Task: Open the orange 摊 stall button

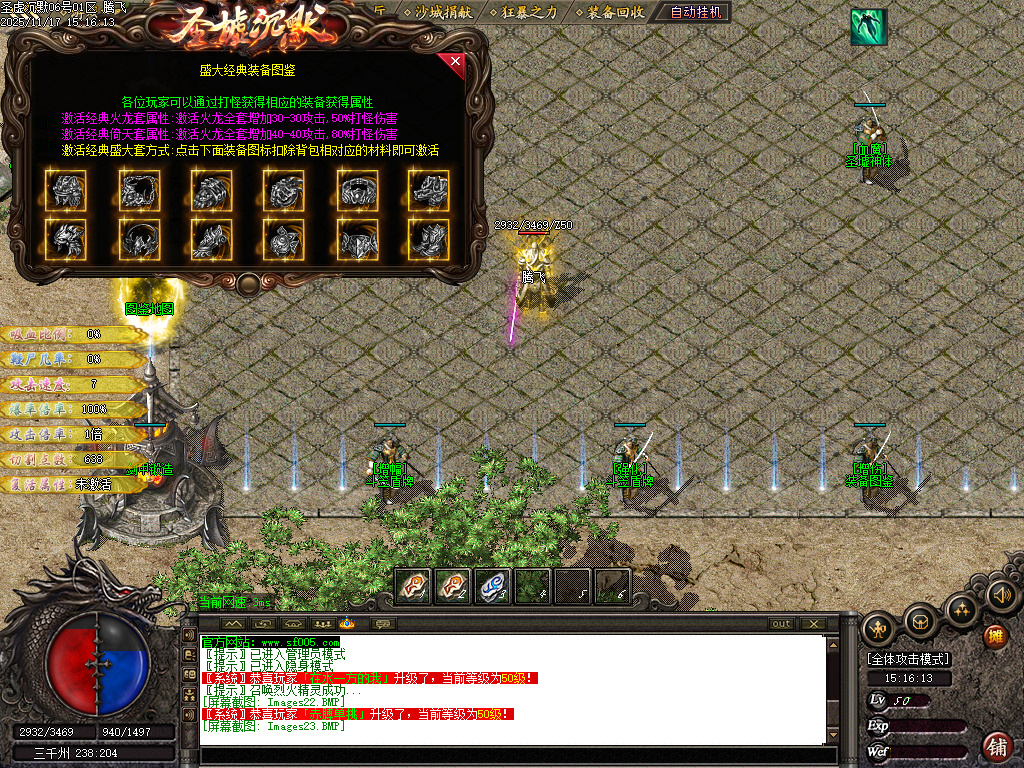Action: (x=995, y=636)
